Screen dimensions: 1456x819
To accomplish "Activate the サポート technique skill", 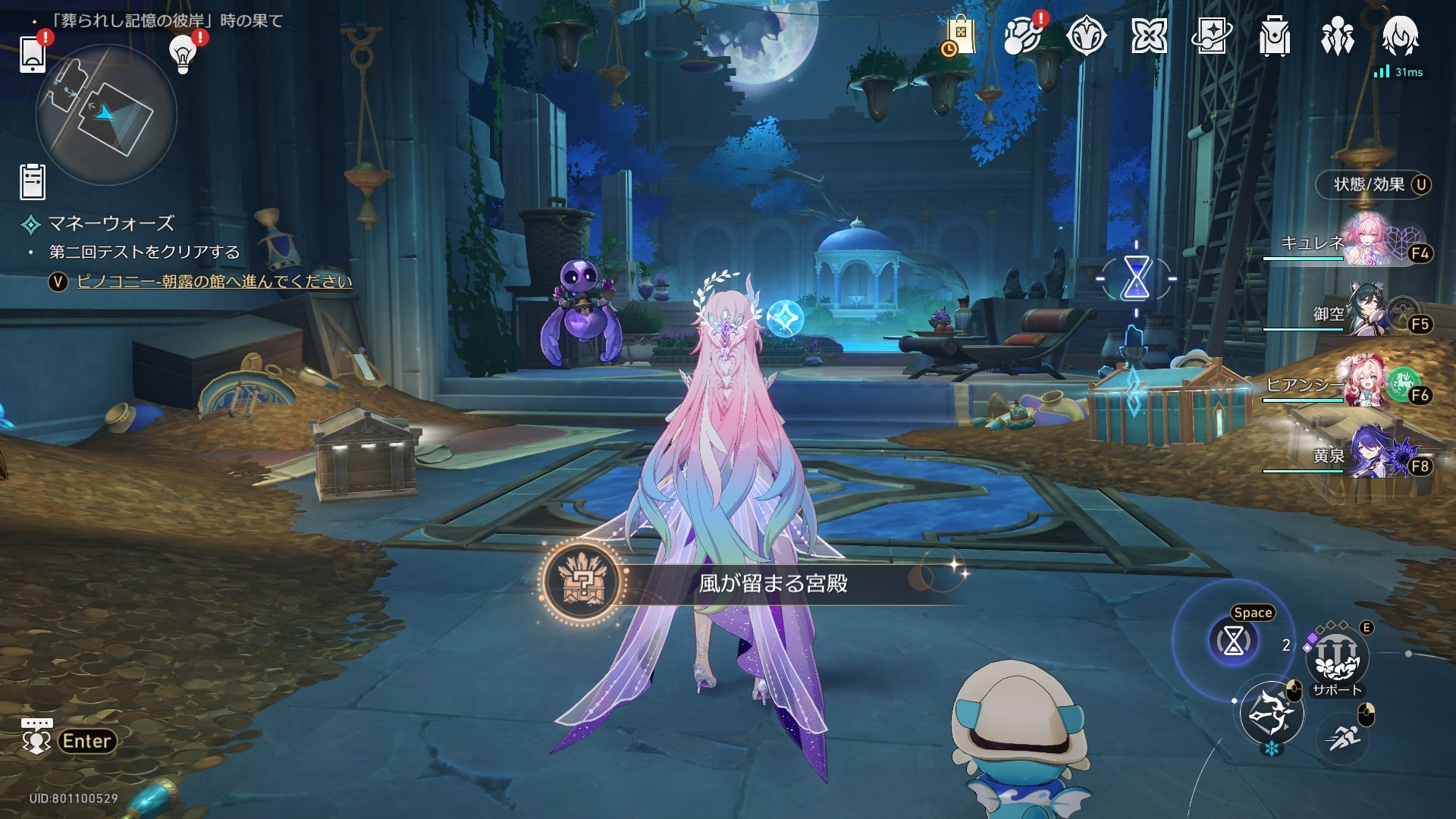I will (x=1336, y=658).
